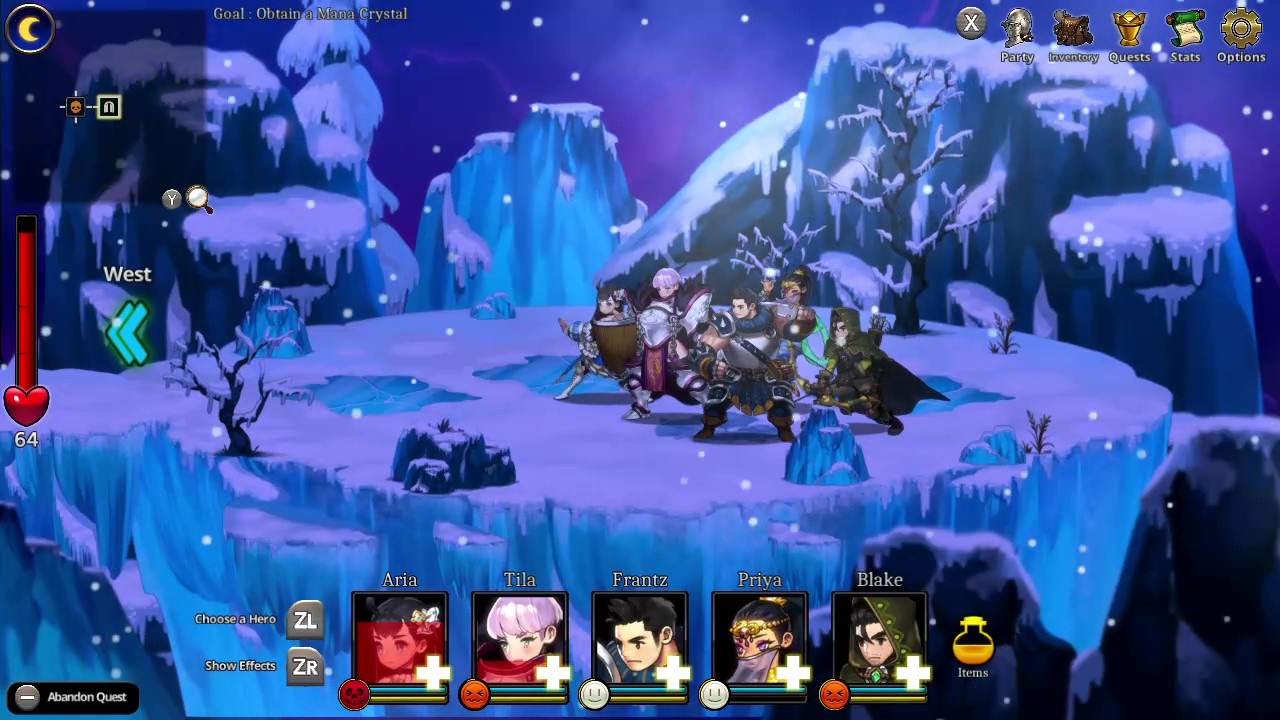1280x720 pixels.
Task: Click the round X exit button
Action: pyautogui.click(x=971, y=22)
